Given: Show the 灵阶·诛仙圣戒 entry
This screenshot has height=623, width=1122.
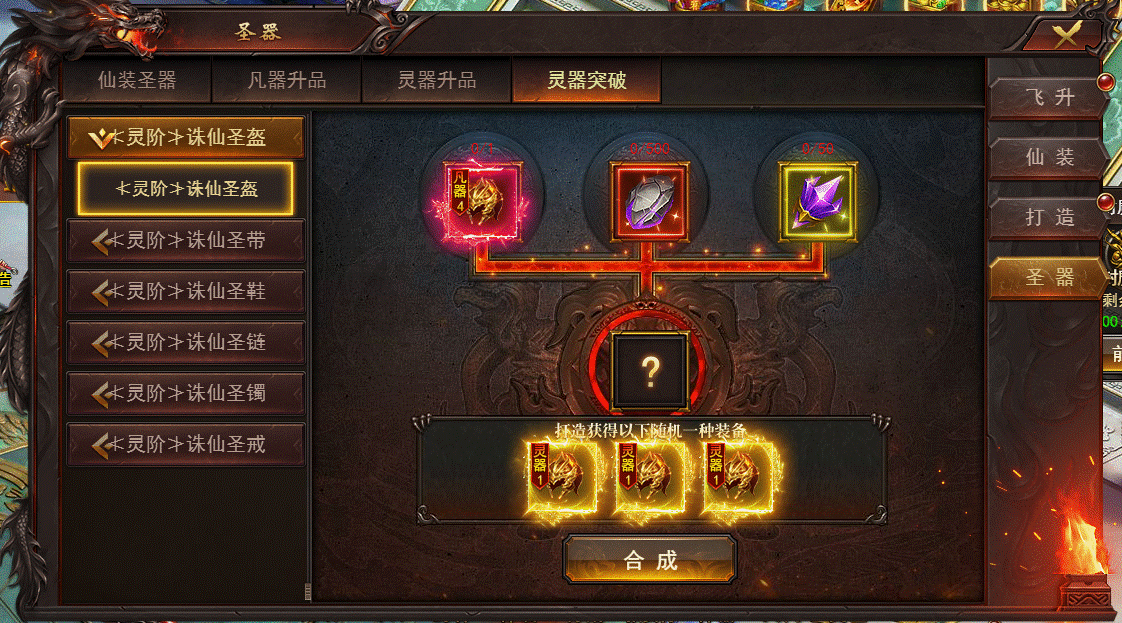Looking at the screenshot, I should [x=186, y=444].
